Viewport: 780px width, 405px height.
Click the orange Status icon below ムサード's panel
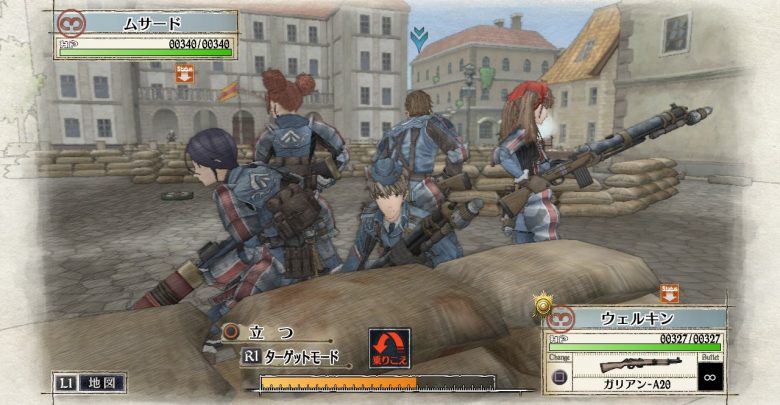(184, 73)
